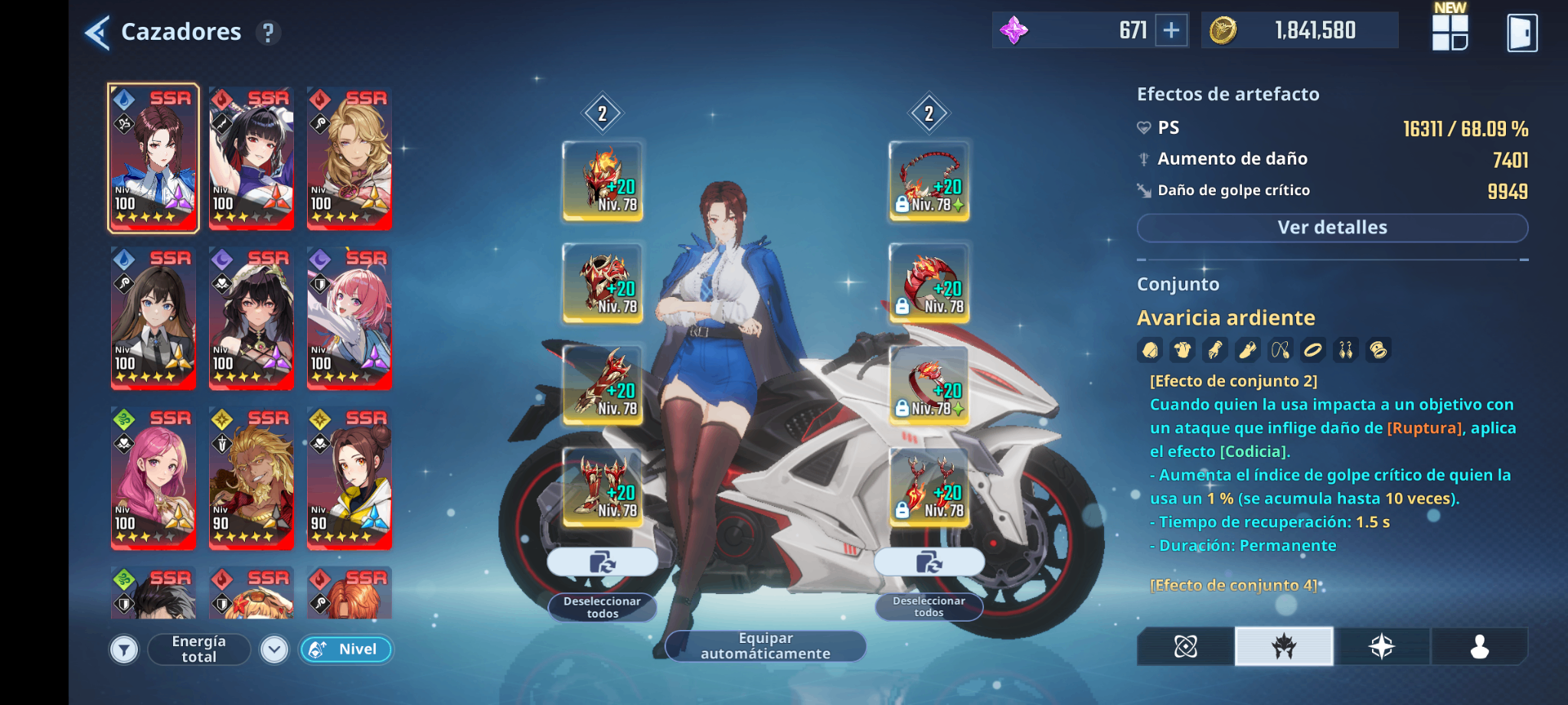This screenshot has height=705, width=1568.
Task: Open the question mark help icon
Action: 268,33
